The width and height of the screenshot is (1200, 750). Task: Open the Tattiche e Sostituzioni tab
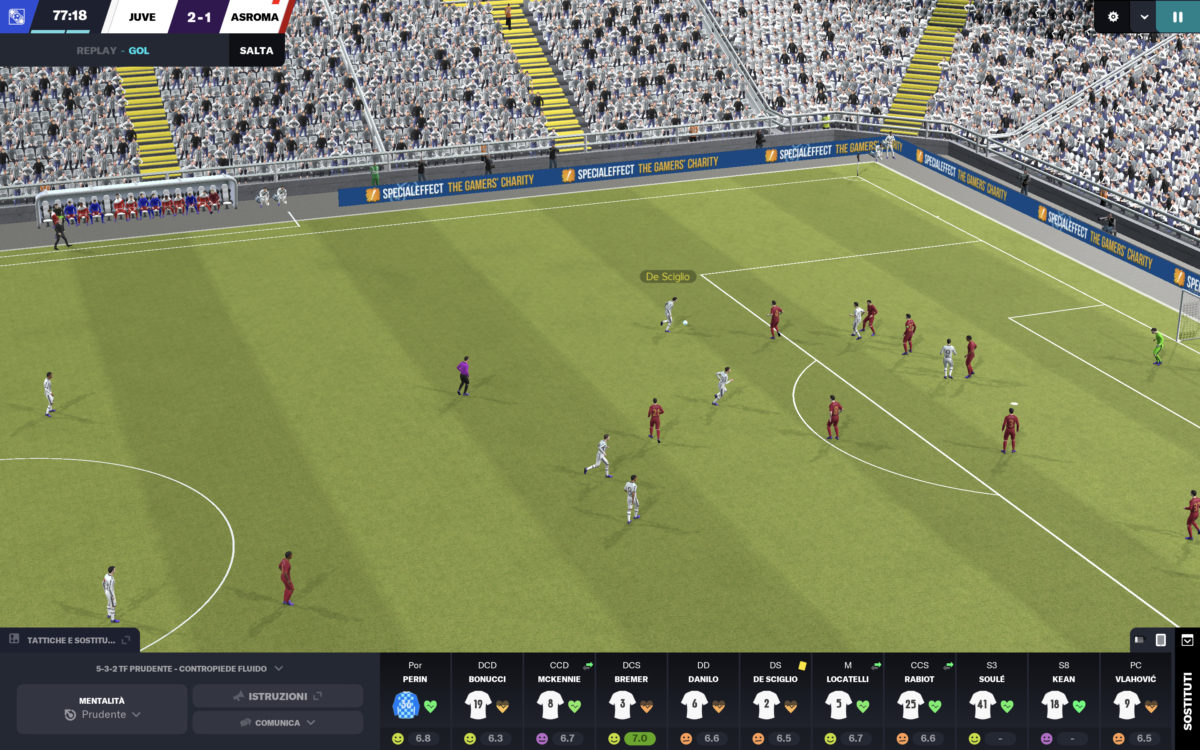click(x=70, y=640)
